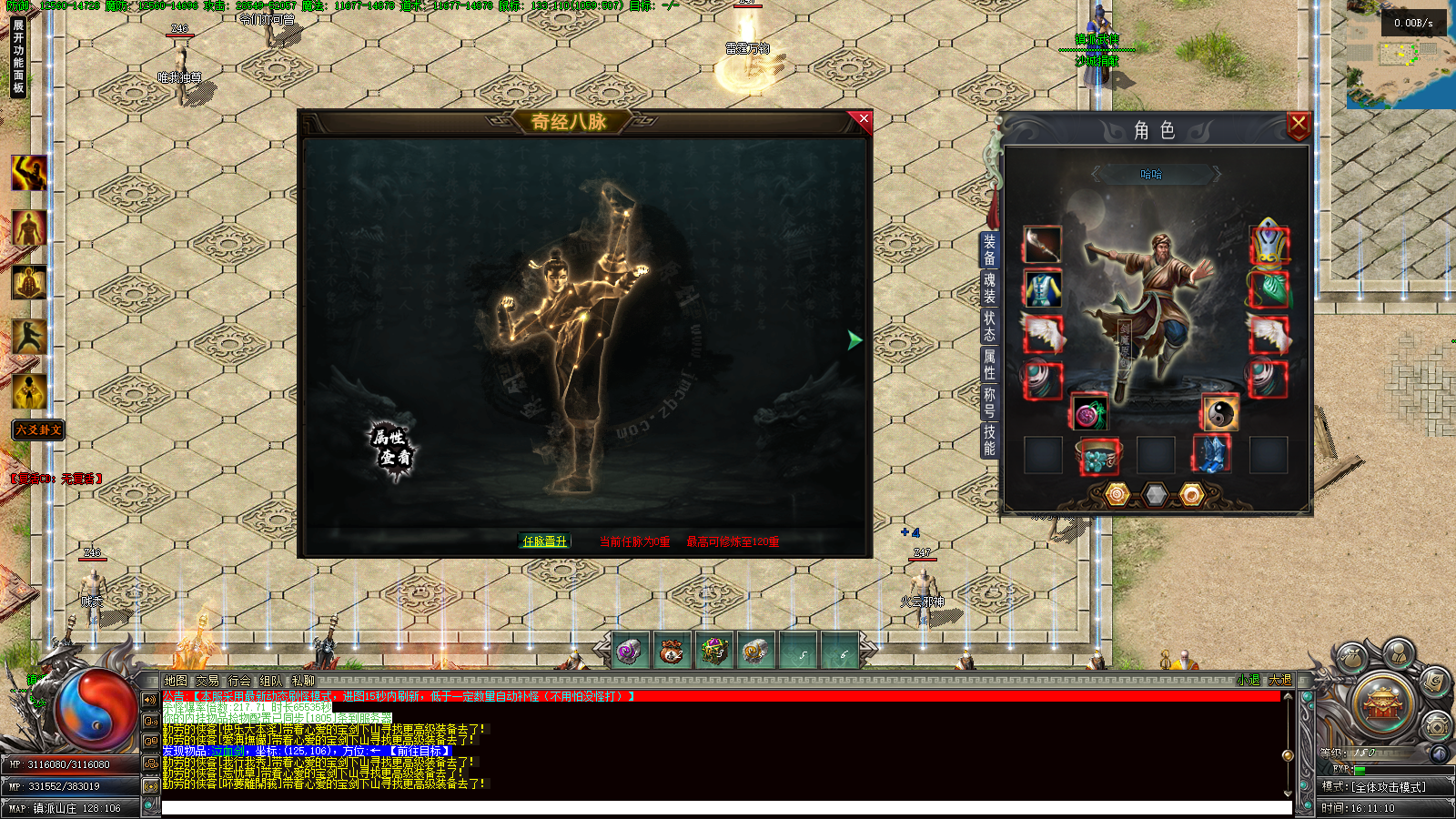Click the chat text input field
Viewport: 1456px width, 819px height.
click(724, 808)
